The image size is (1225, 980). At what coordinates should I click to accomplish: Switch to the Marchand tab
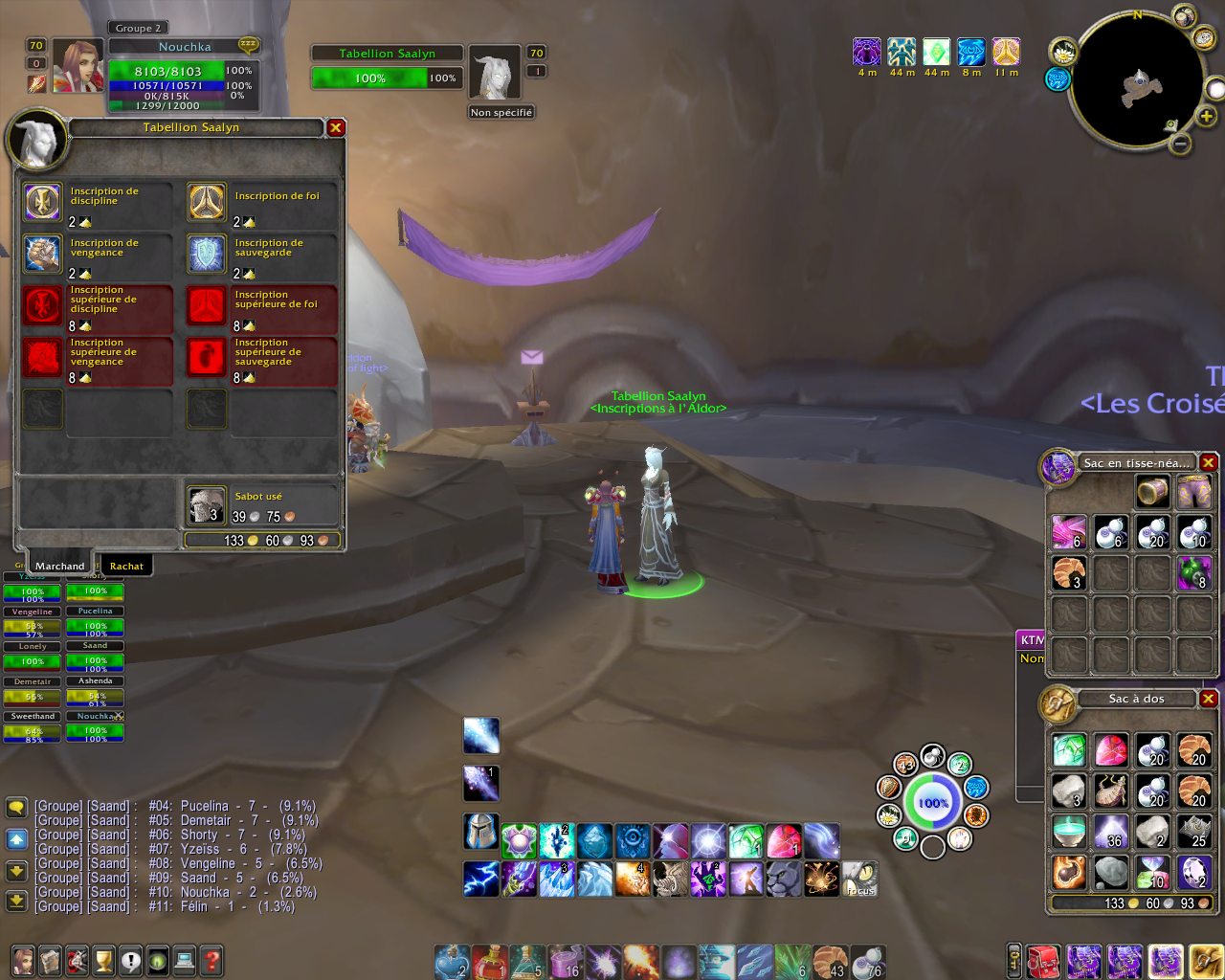(60, 566)
